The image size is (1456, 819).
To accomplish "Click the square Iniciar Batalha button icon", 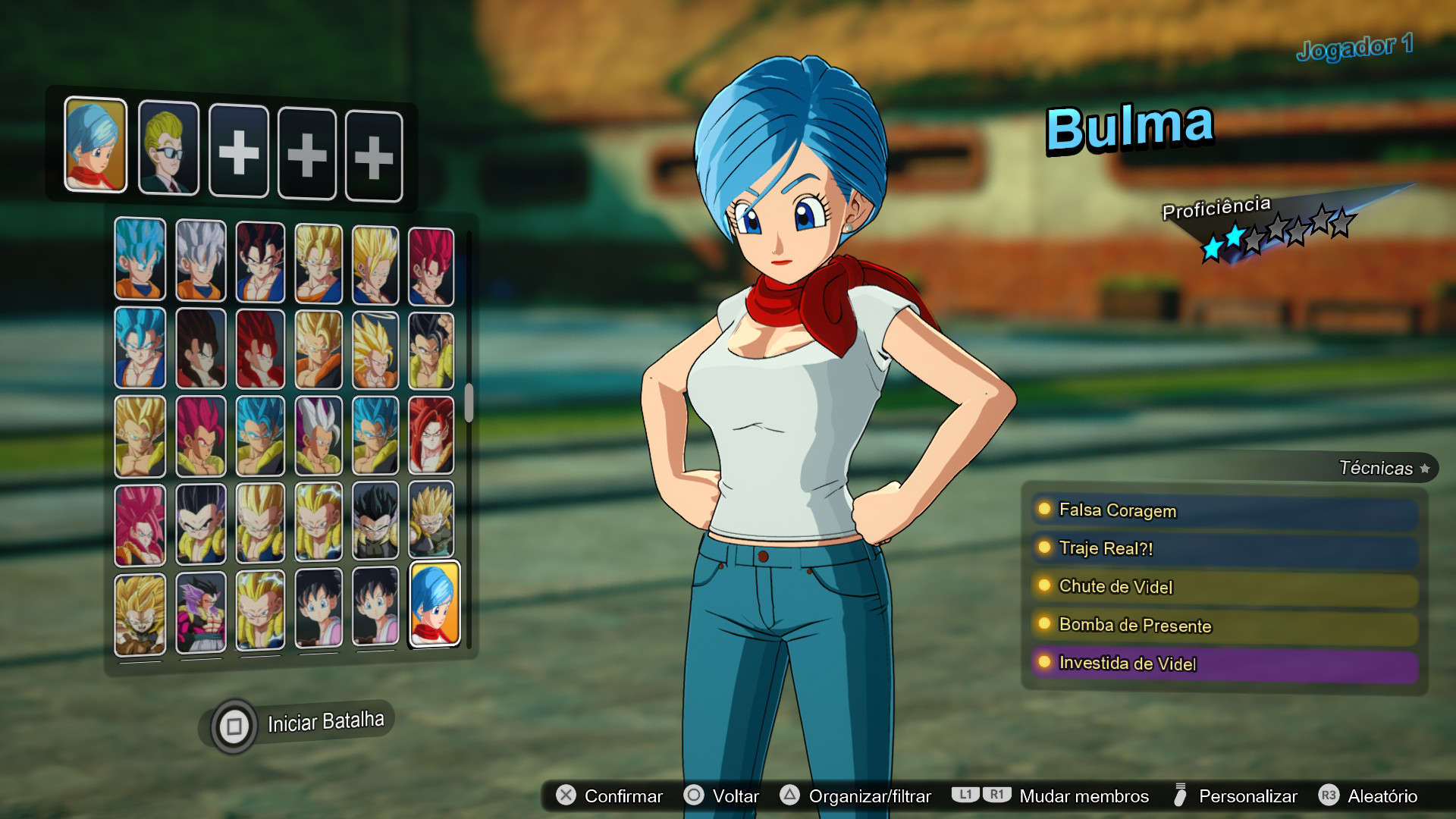I will [234, 723].
